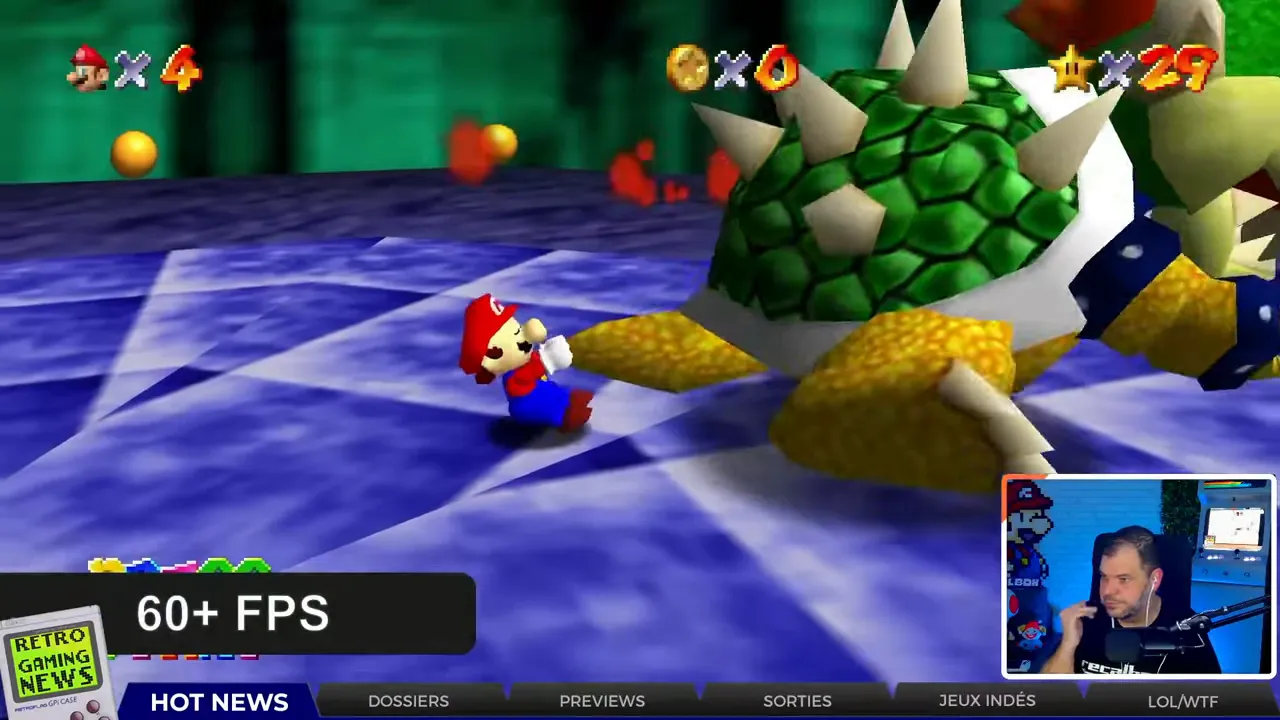
Task: Switch to the HOT NEWS tab
Action: point(219,701)
